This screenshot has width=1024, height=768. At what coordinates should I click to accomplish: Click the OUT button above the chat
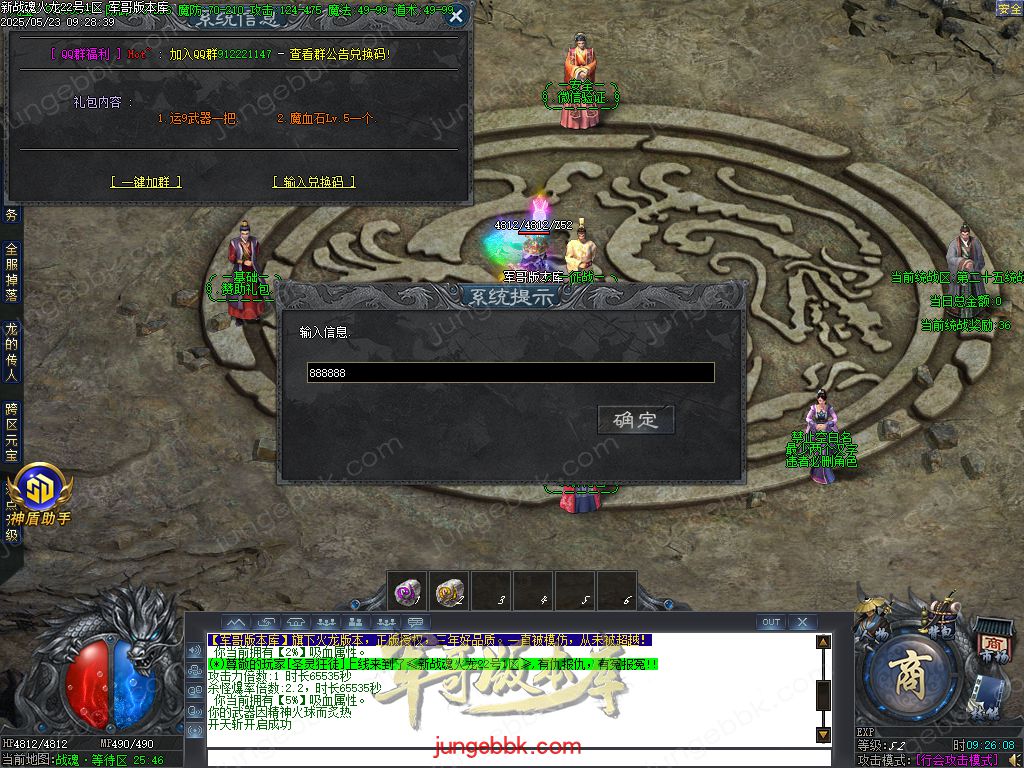[770, 622]
